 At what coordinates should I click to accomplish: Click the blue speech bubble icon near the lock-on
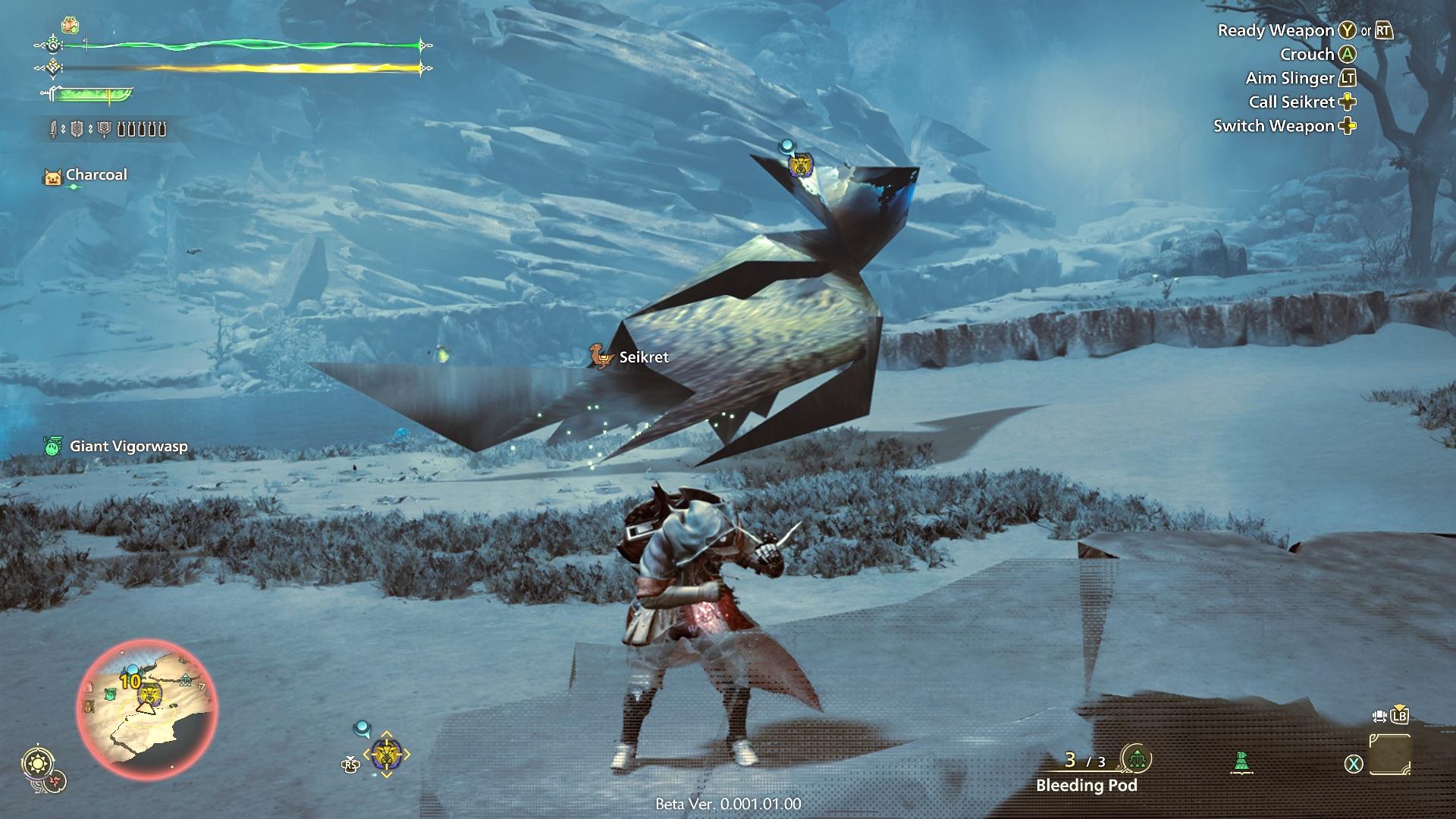[362, 727]
